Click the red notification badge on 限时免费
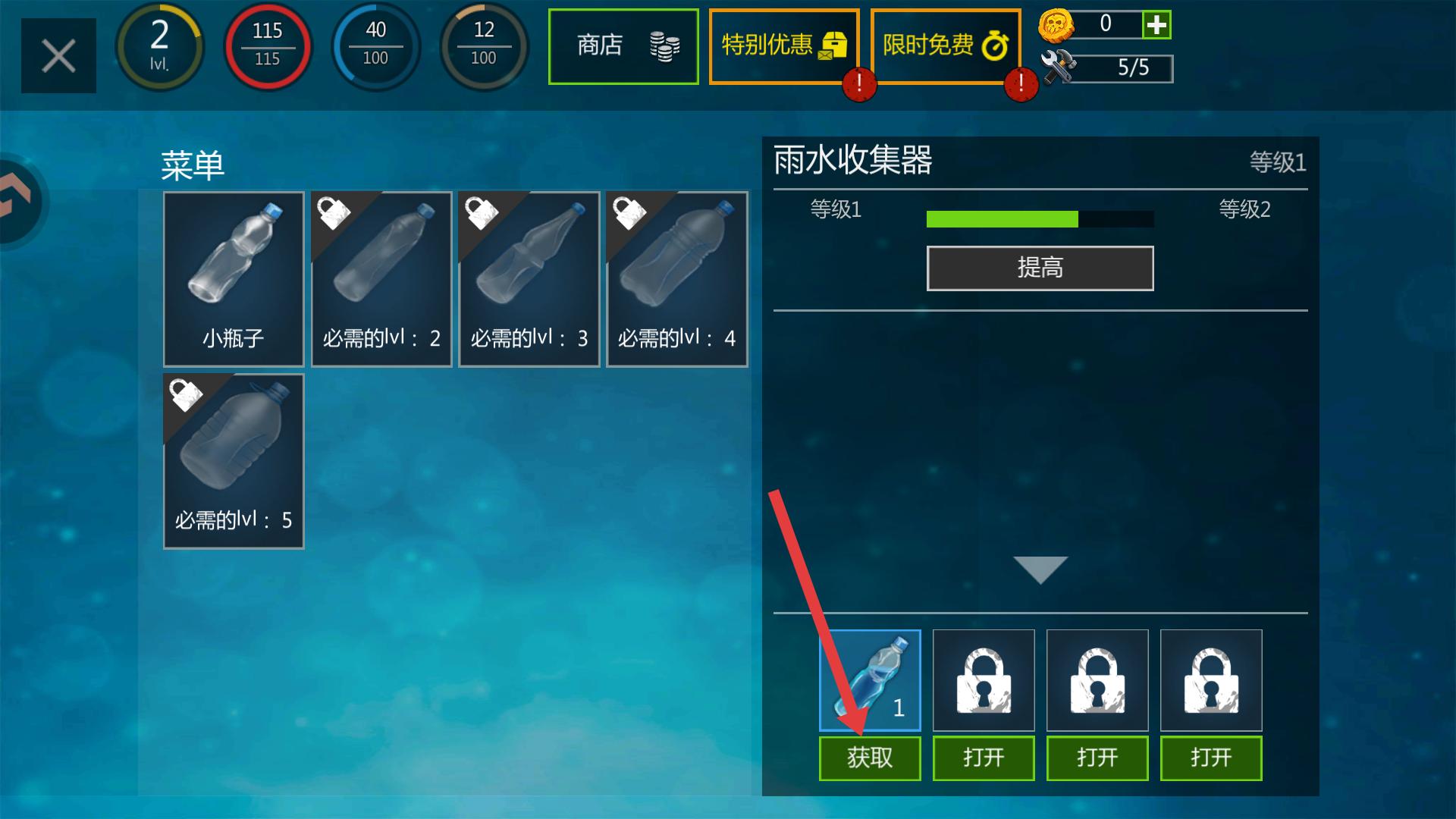Viewport: 1456px width, 819px height. click(1020, 85)
